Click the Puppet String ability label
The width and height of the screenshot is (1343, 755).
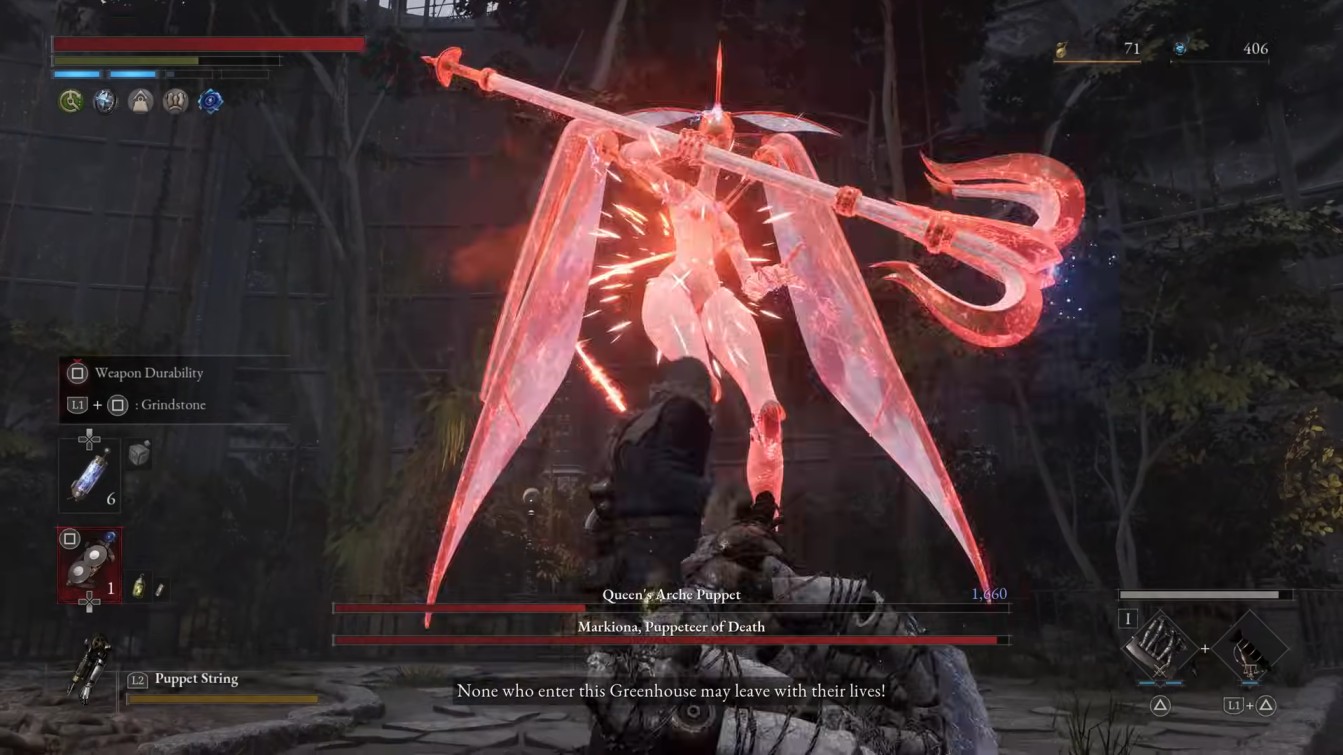tap(197, 678)
